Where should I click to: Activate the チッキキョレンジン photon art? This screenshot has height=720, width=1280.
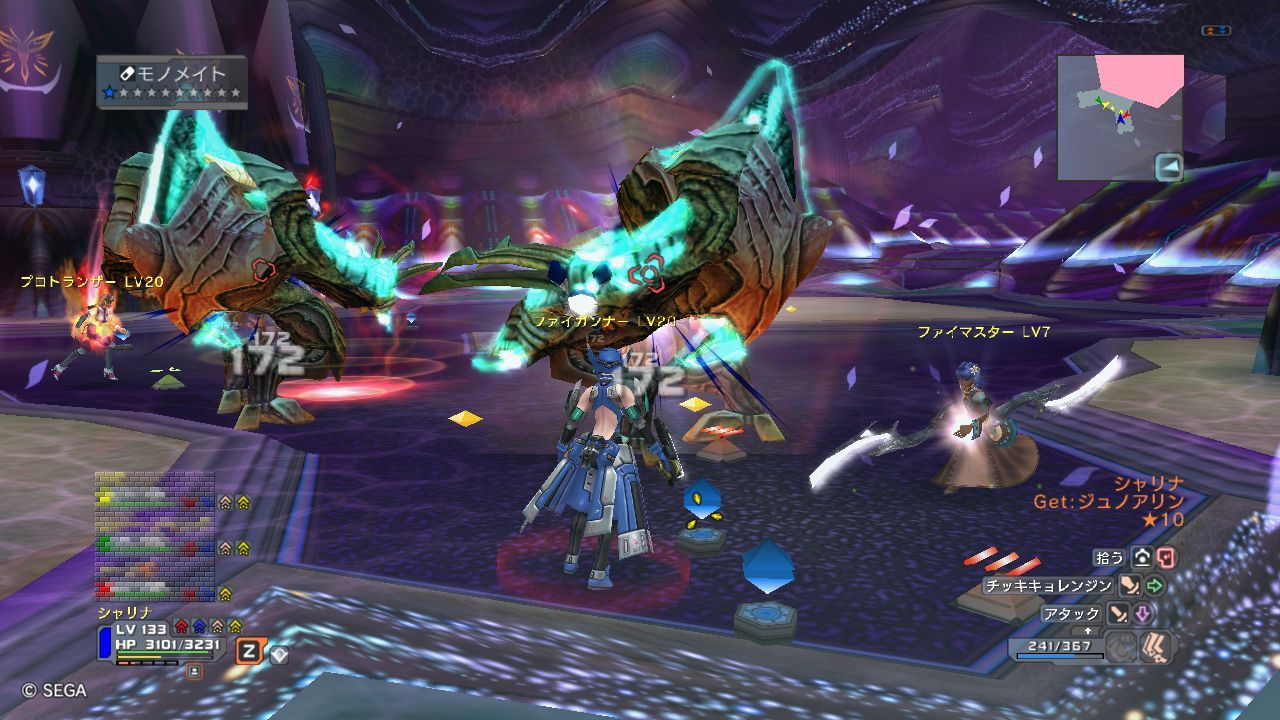click(x=1048, y=586)
